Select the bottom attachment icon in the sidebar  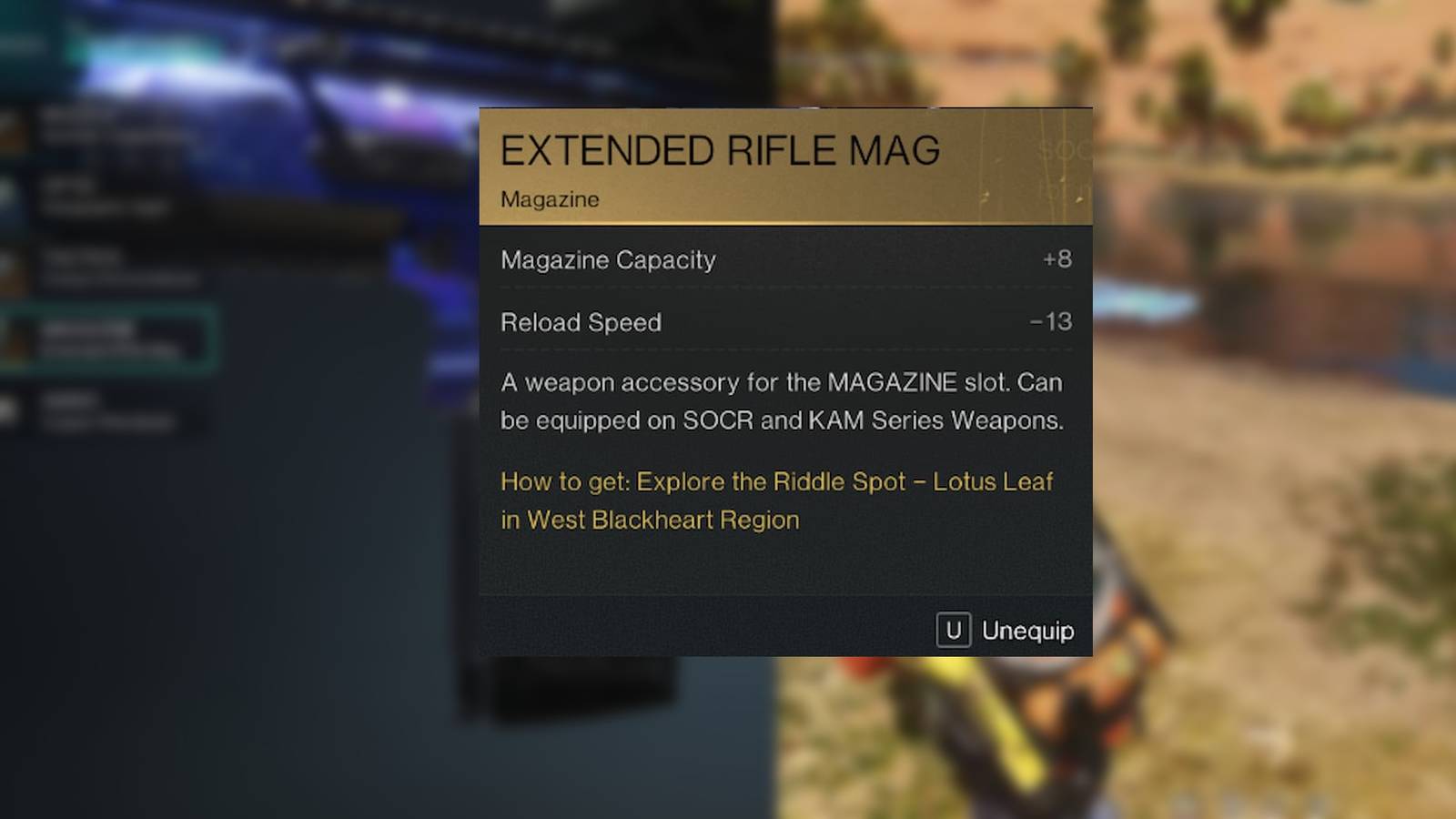pyautogui.click(x=14, y=409)
